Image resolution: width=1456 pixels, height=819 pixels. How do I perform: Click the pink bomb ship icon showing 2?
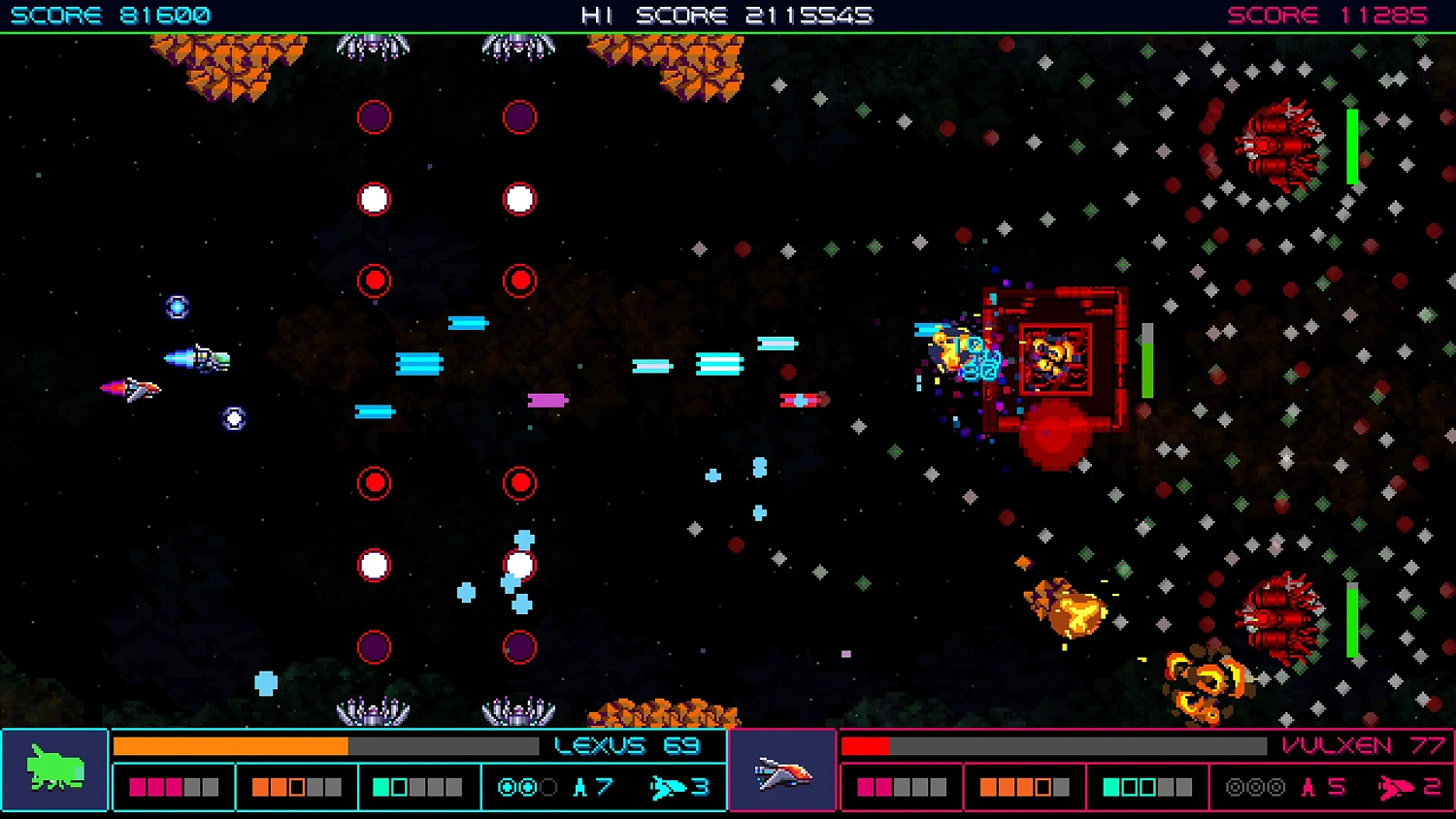pos(1396,787)
